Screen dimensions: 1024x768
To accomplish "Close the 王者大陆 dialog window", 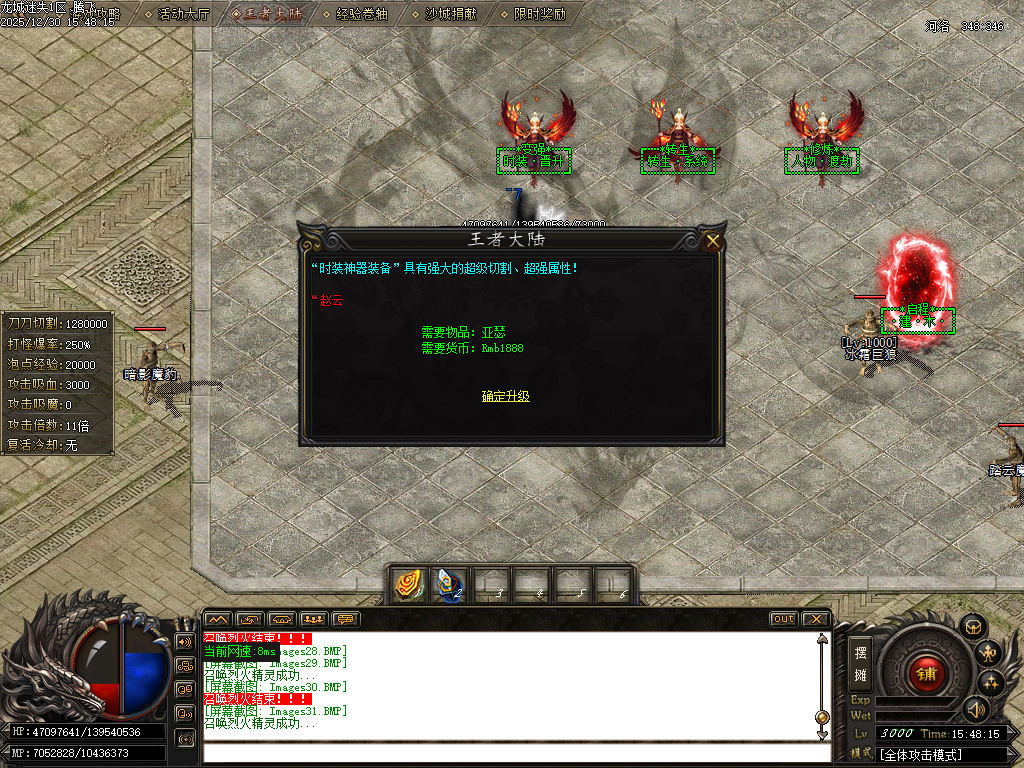I will pos(712,241).
